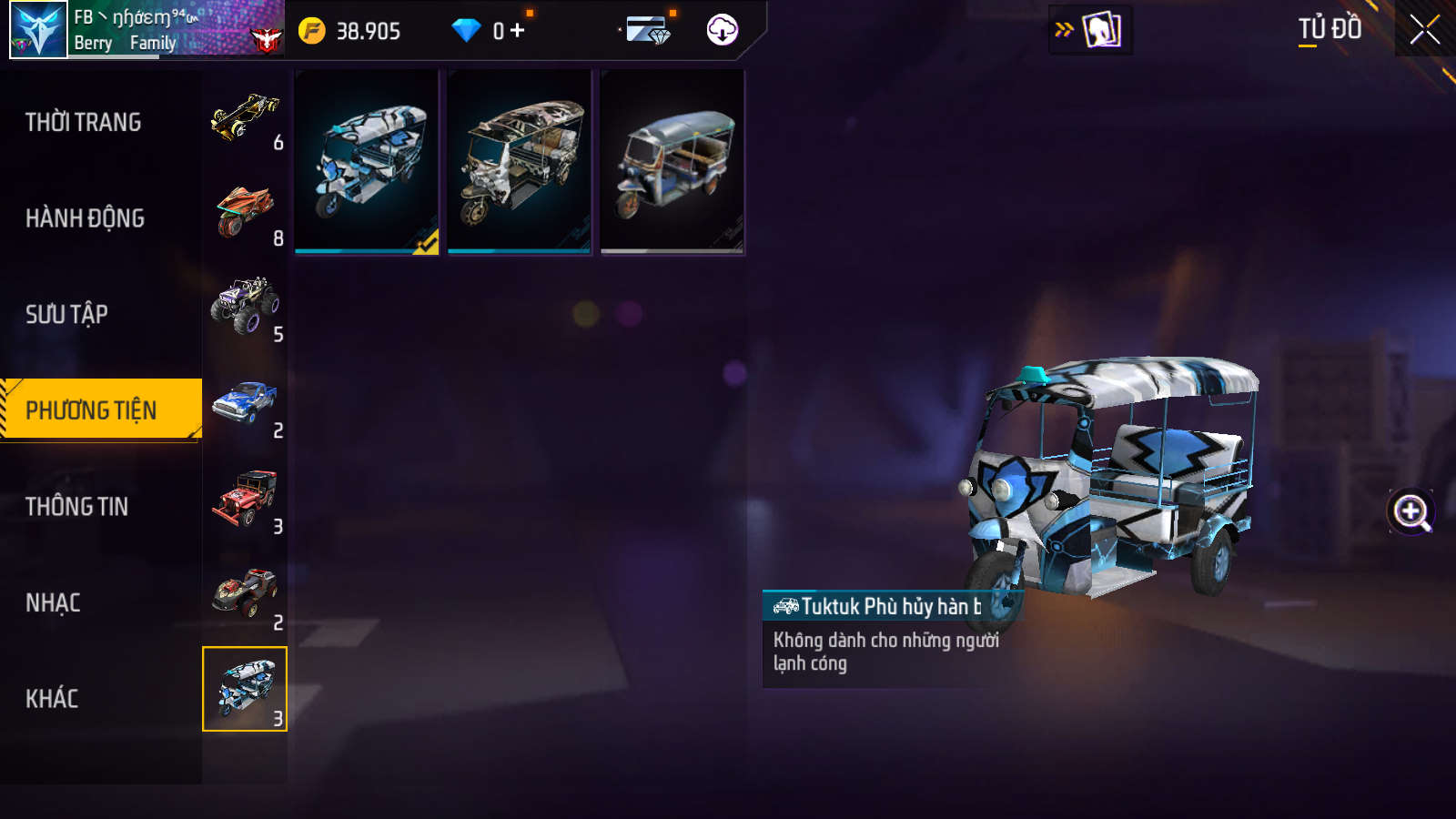This screenshot has height=819, width=1456.
Task: Add diamonds with the plus button
Action: (x=518, y=31)
